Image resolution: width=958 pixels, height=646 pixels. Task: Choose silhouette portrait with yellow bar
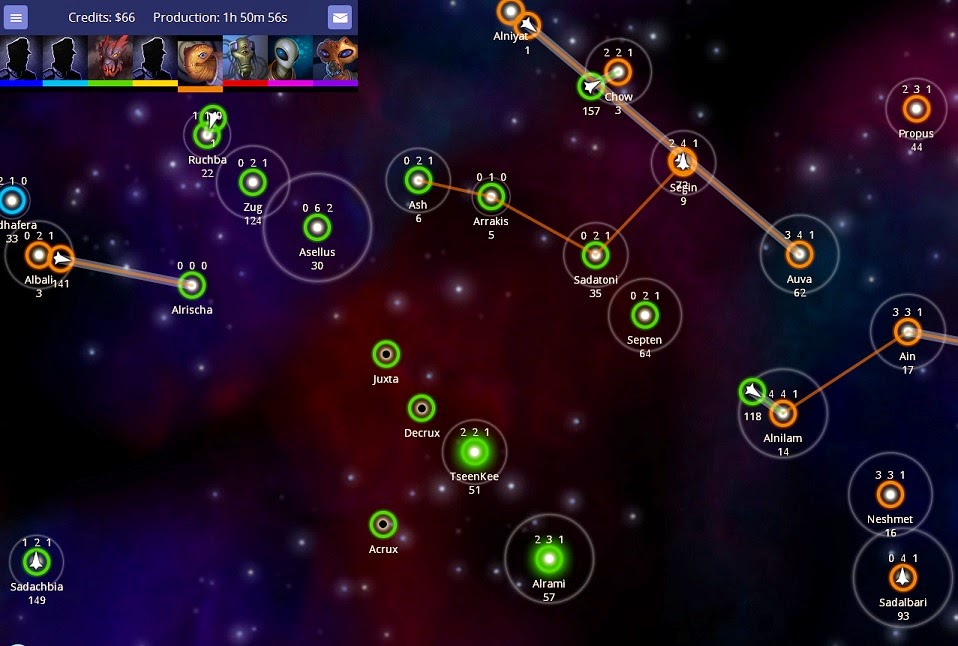(155, 58)
